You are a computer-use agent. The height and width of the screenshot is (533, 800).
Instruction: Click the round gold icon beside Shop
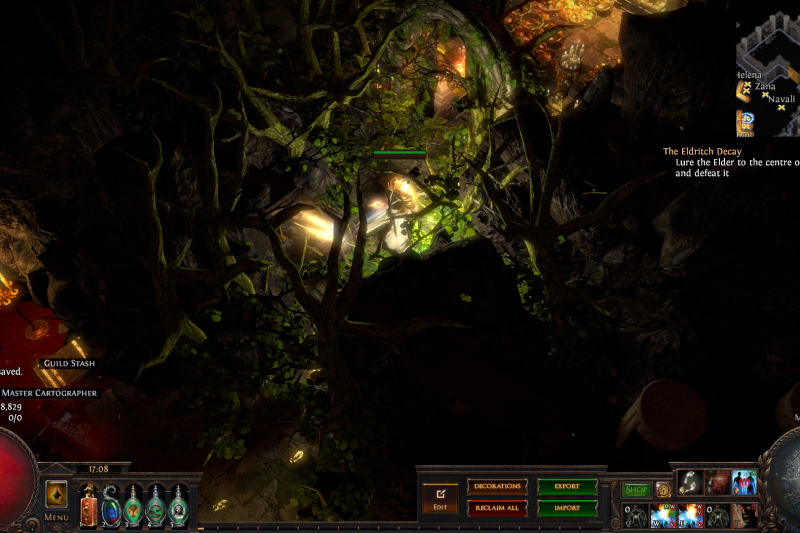(663, 490)
